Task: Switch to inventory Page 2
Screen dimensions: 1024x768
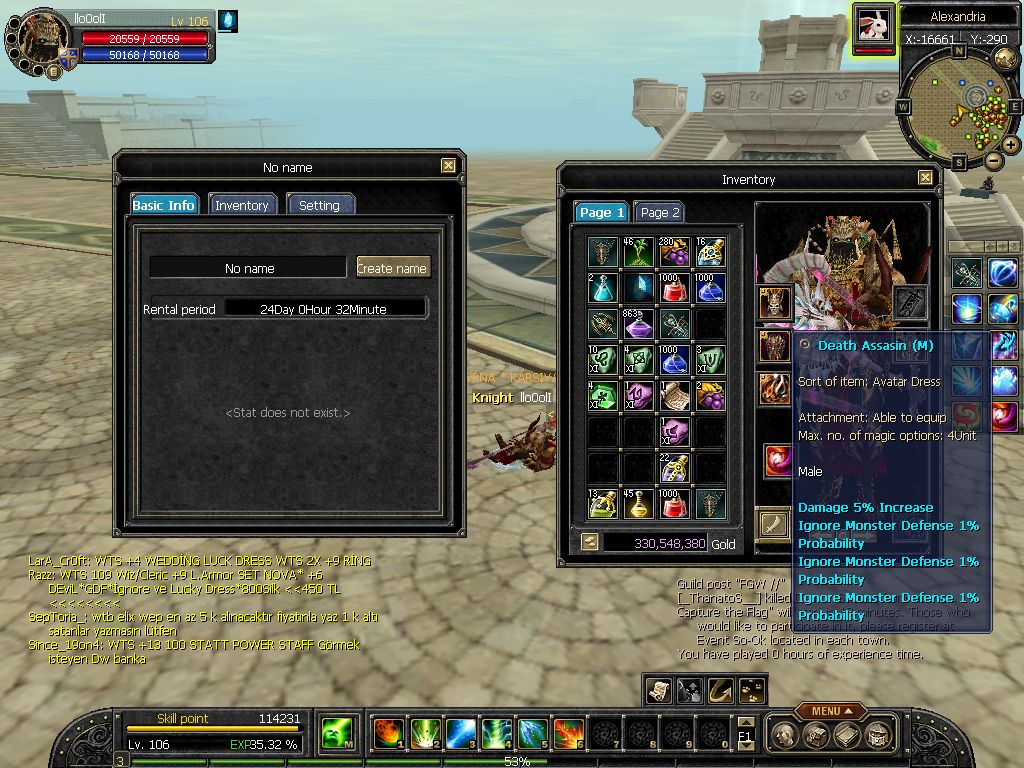Action: click(x=659, y=212)
